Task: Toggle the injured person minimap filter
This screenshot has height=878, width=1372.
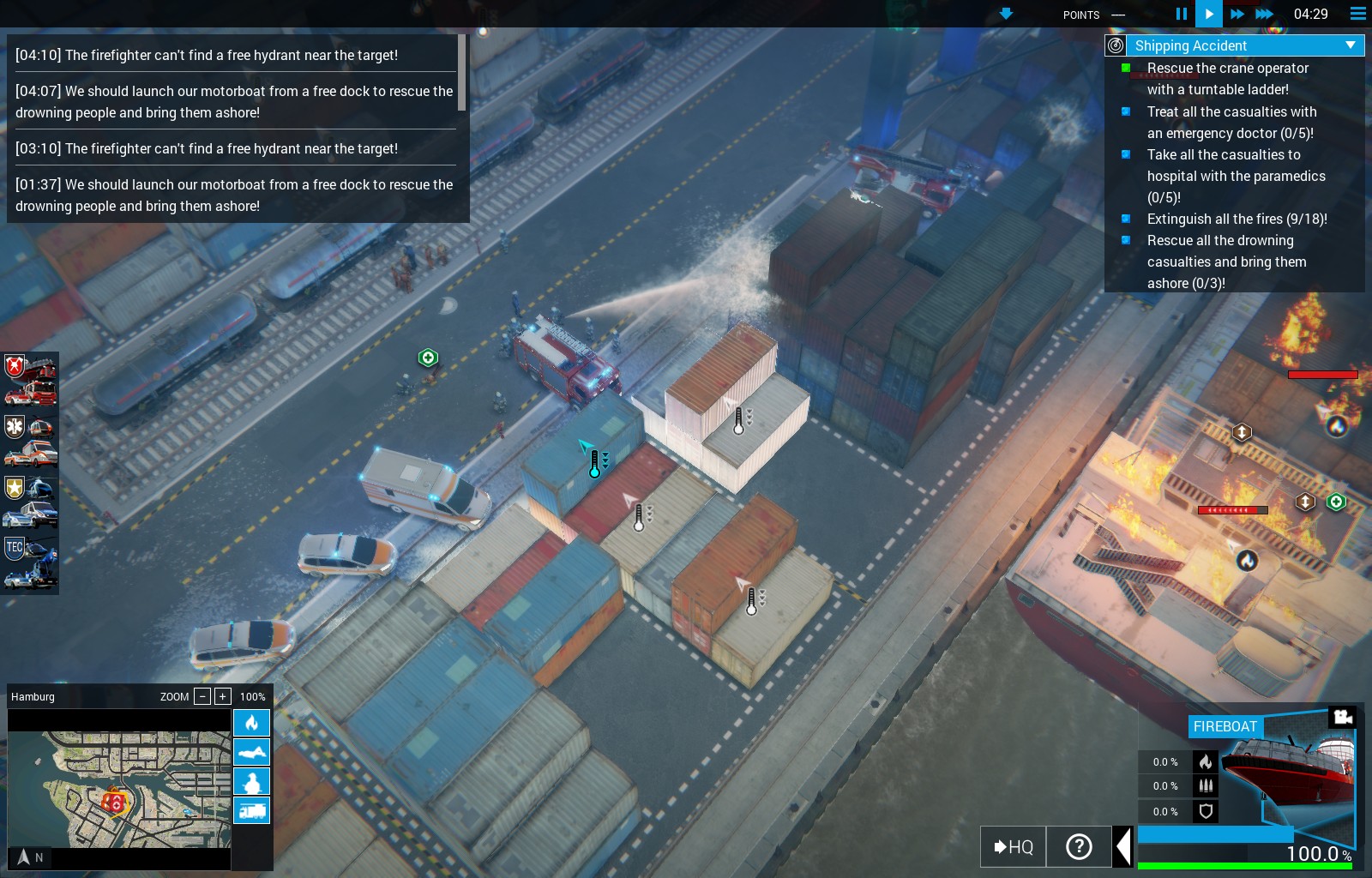Action: [251, 752]
